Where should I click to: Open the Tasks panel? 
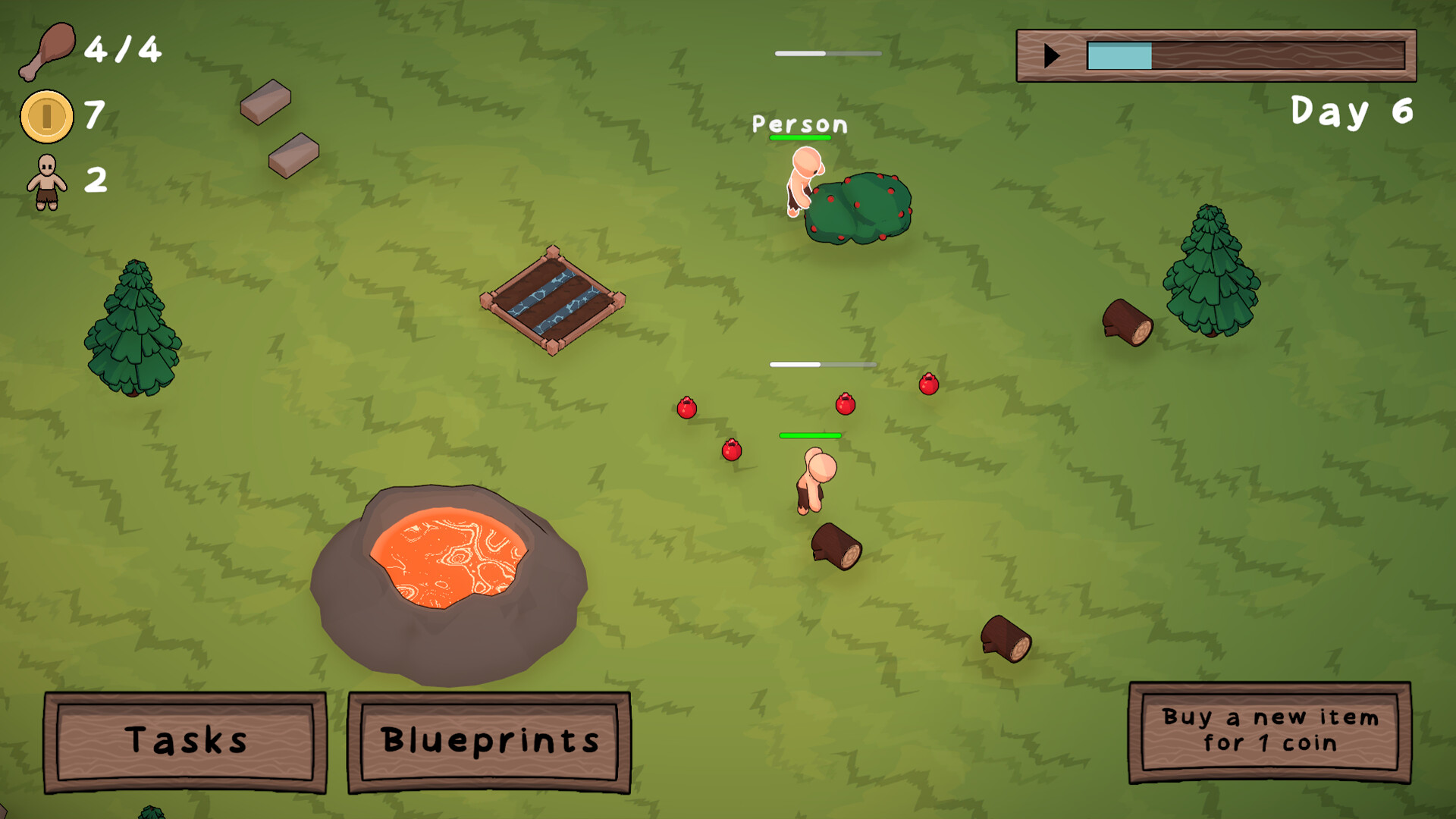[x=185, y=741]
